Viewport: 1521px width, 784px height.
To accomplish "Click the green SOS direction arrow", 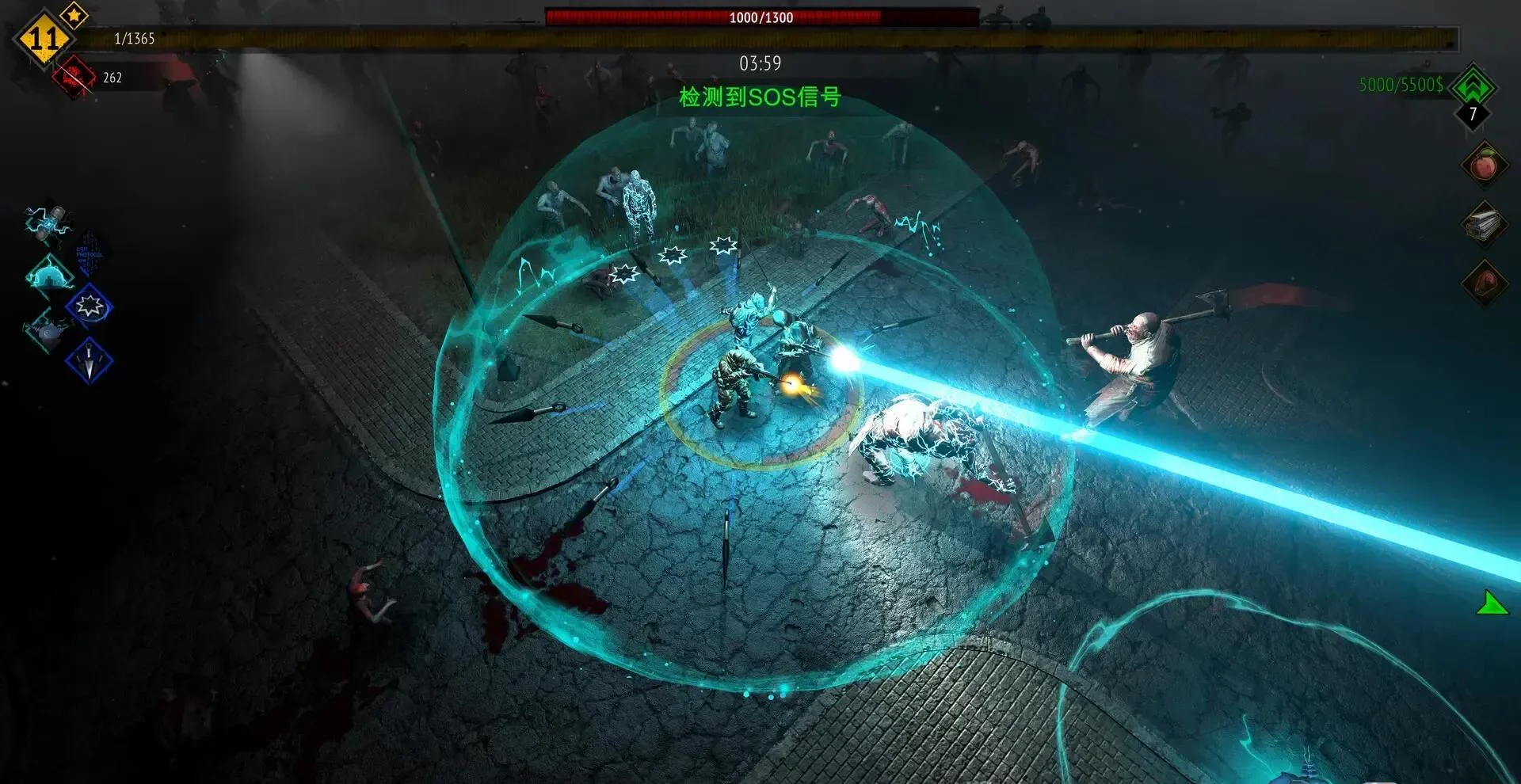I will coord(1491,605).
